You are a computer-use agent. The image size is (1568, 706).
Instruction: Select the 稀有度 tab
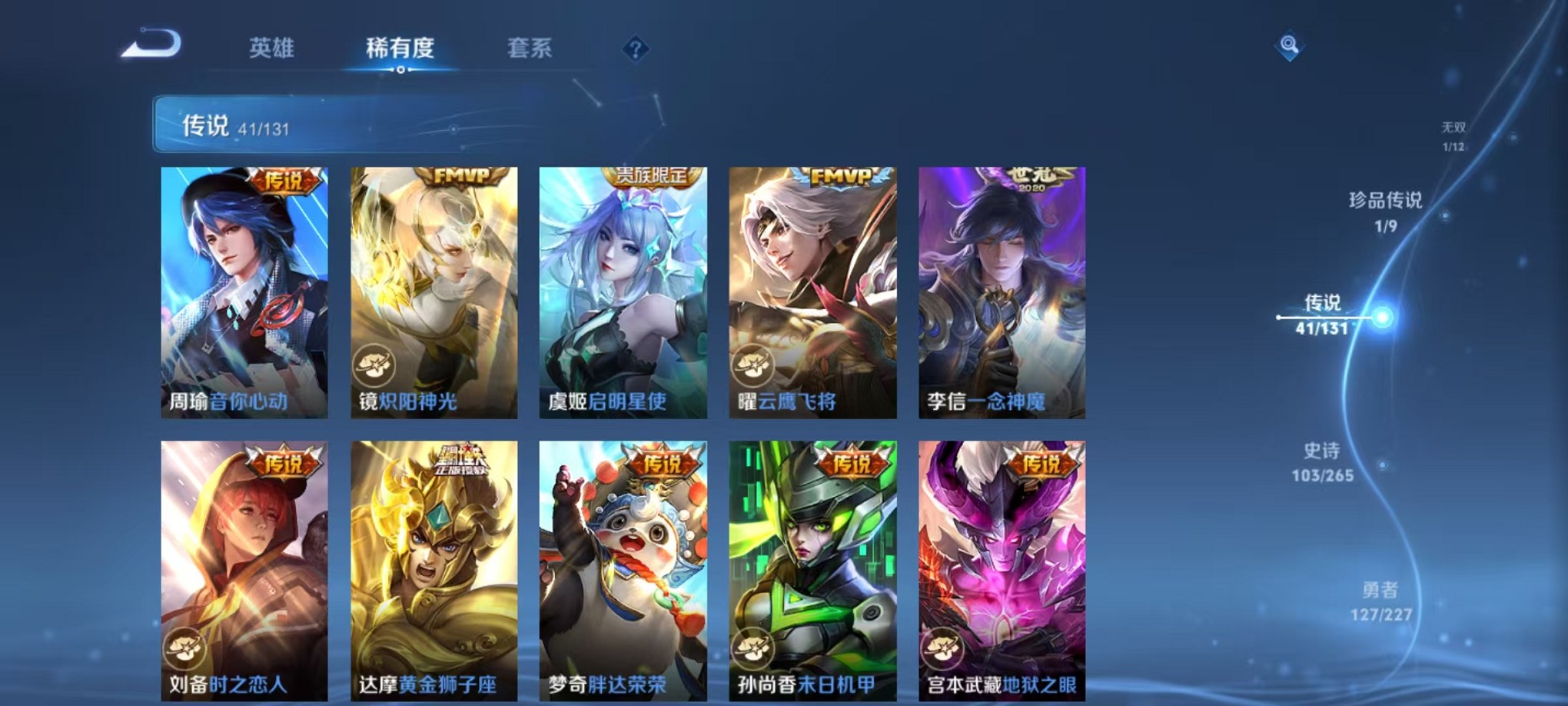click(x=400, y=48)
